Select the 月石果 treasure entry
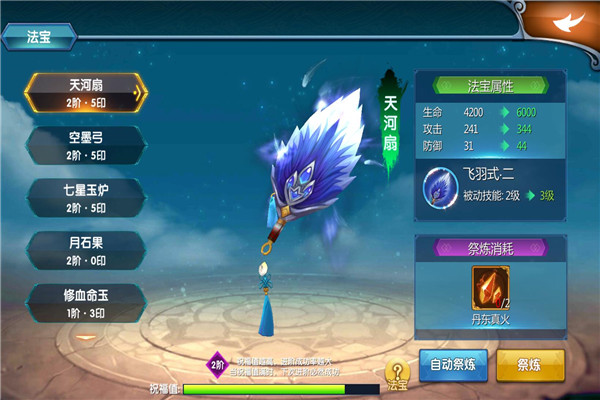 click(85, 248)
